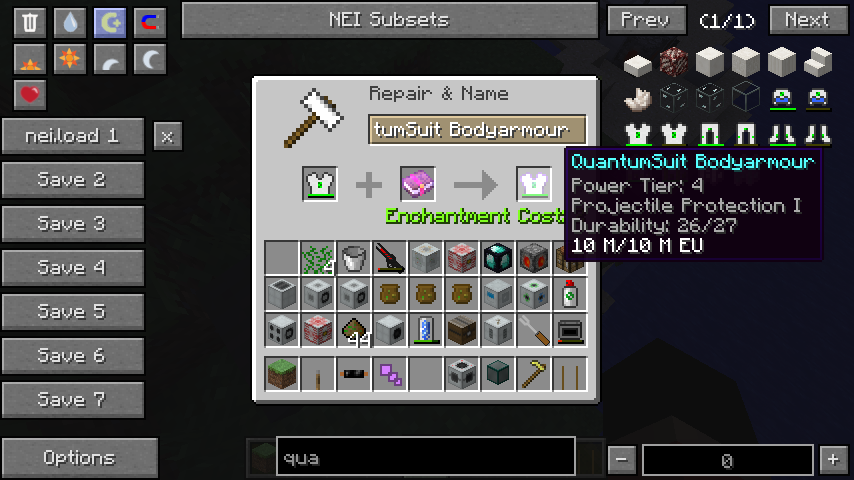Load the nei.load 1 inventory state

72,136
